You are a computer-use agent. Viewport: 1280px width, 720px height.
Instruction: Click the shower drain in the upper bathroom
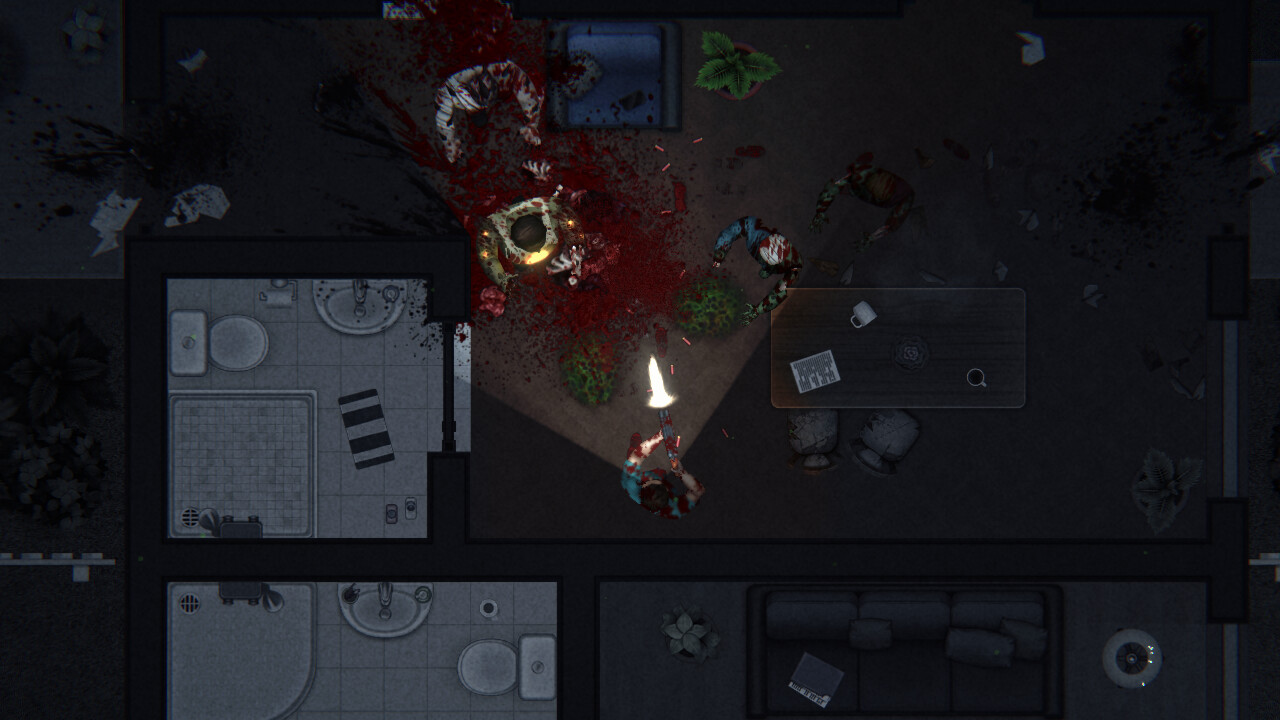click(x=189, y=518)
